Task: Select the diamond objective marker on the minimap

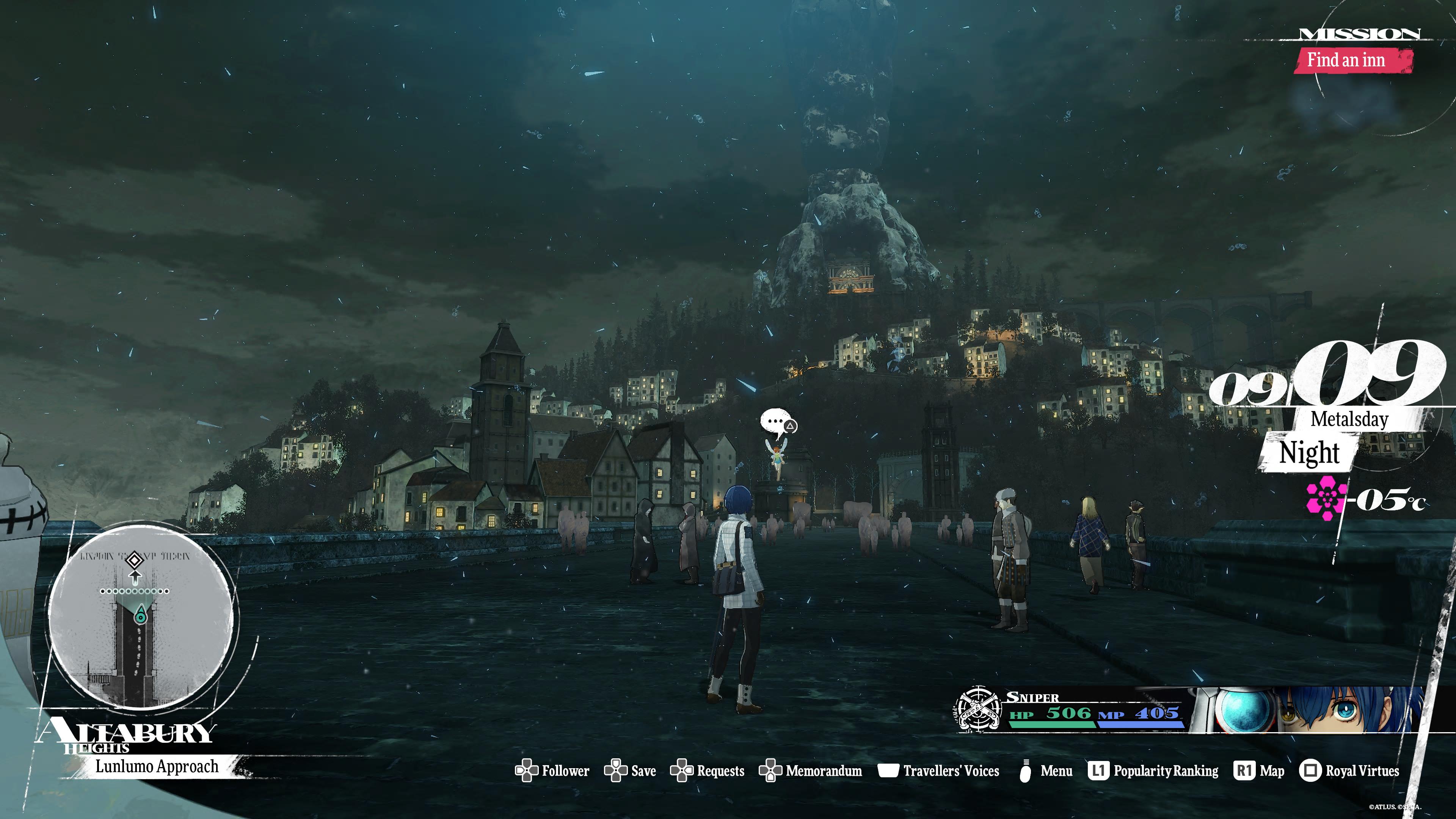Action: (134, 560)
